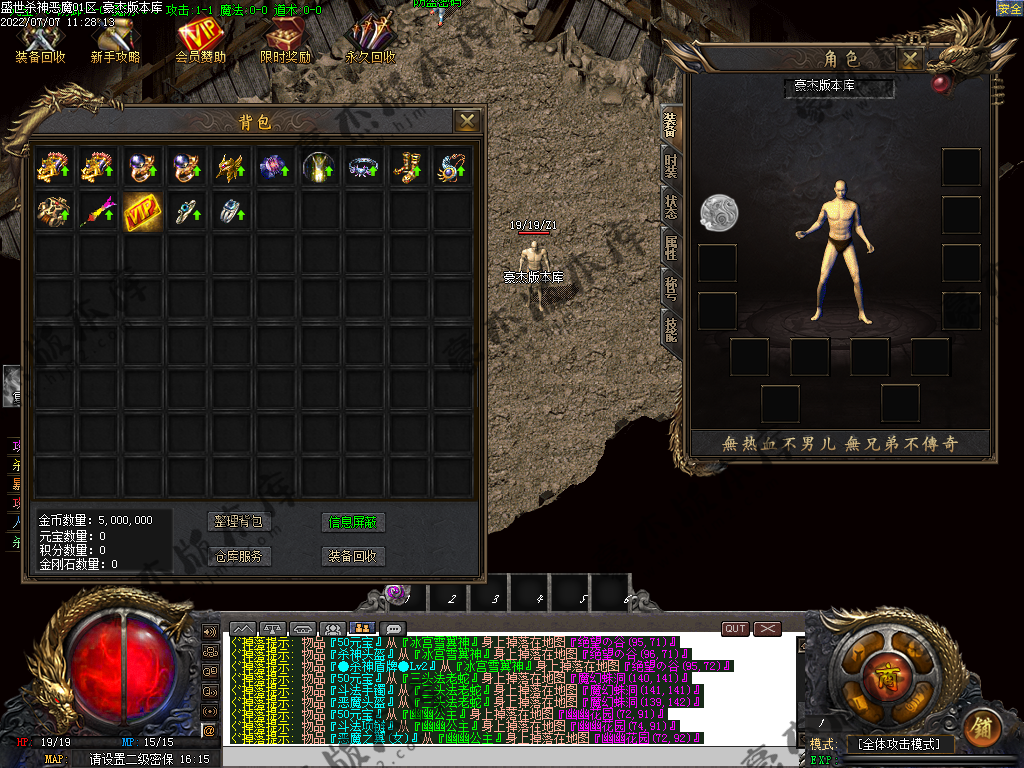
Task: Close the 背包 inventory window
Action: 467,121
